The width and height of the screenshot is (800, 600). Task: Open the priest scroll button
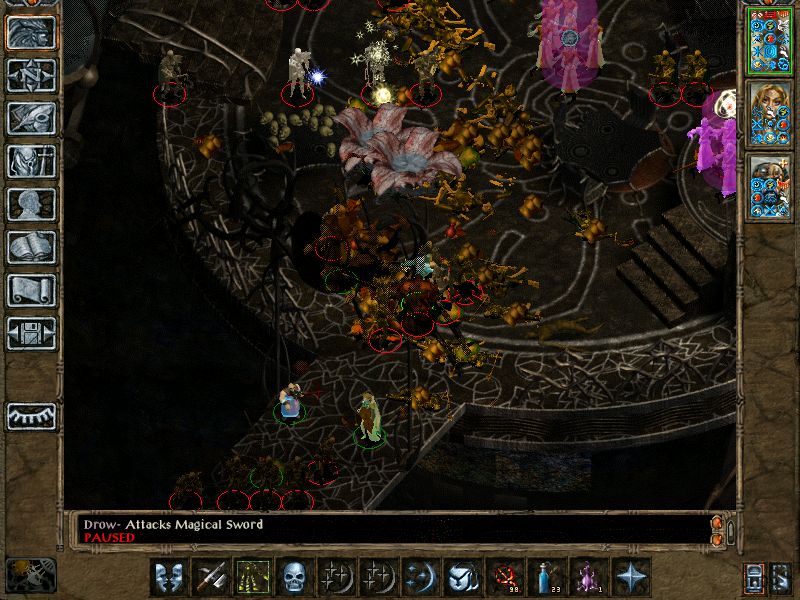32,290
